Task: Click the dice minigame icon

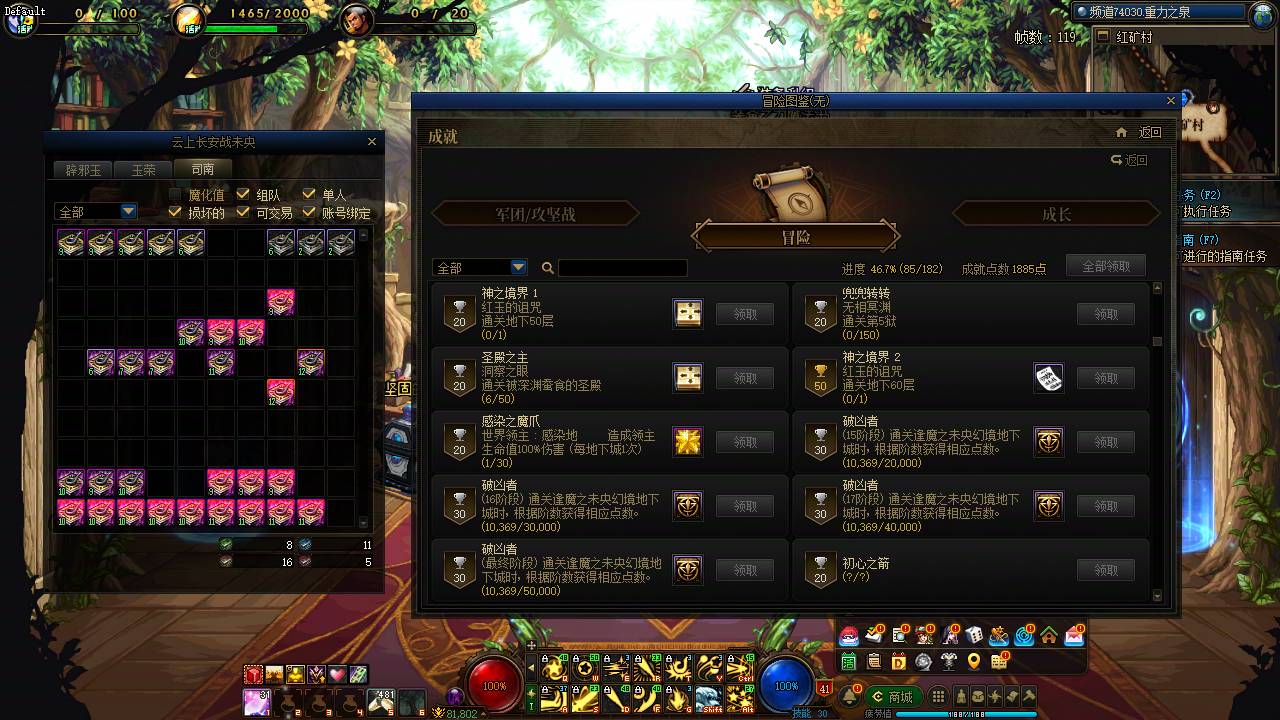Action: coord(974,635)
